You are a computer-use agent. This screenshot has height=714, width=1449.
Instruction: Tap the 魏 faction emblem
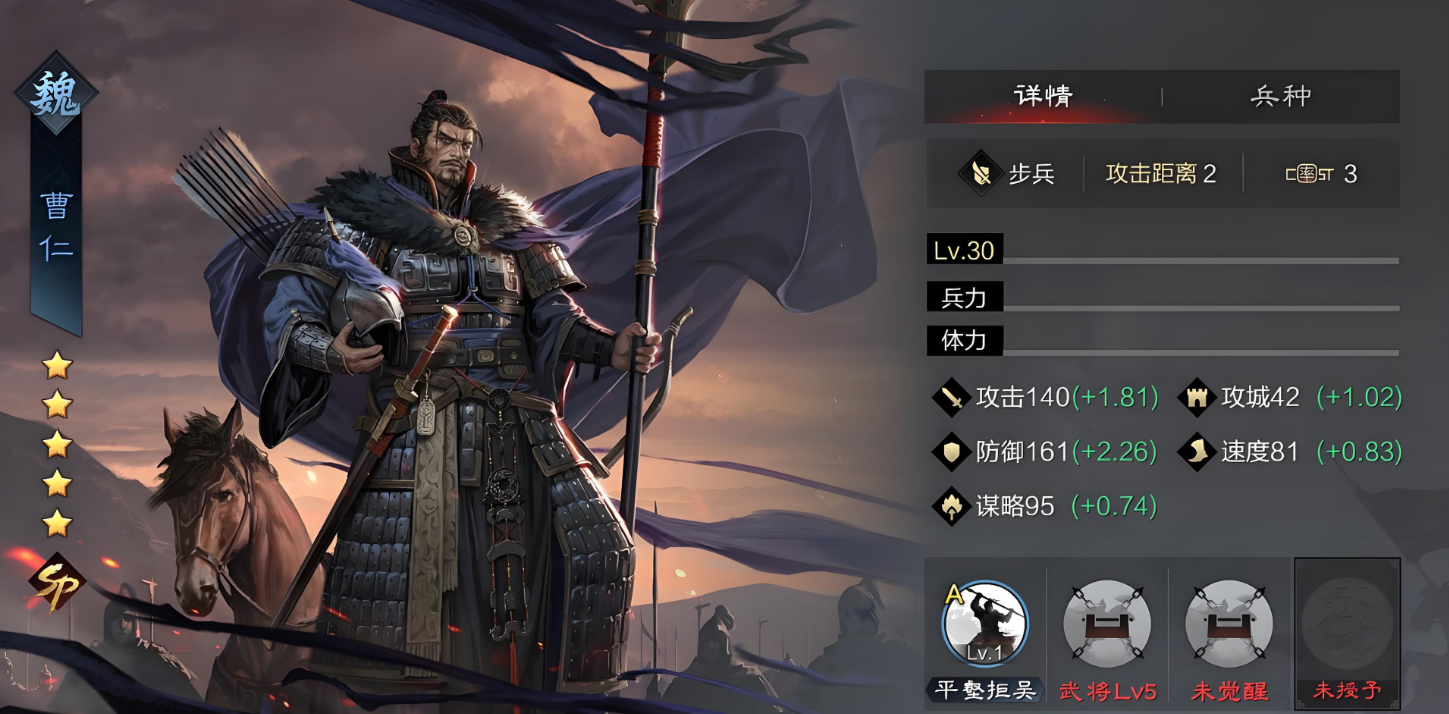(x=56, y=95)
